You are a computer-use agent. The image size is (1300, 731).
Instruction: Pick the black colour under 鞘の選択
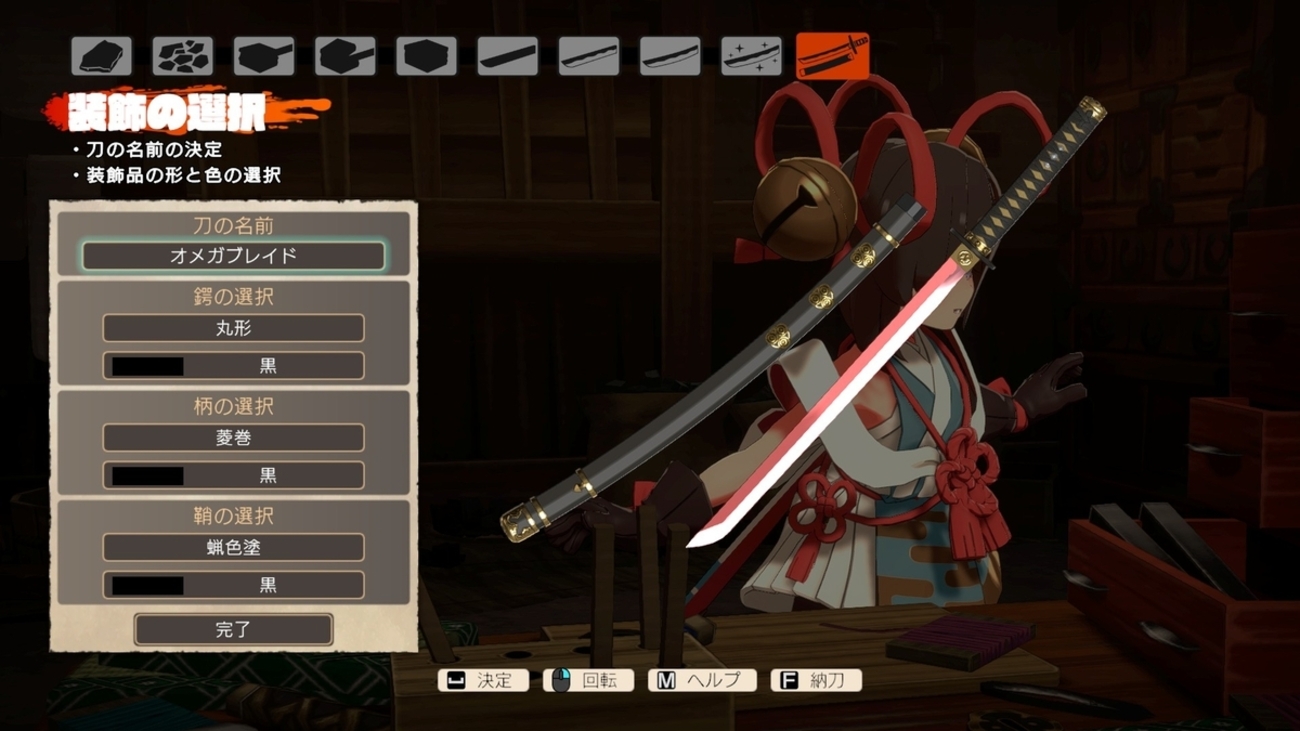click(x=233, y=585)
